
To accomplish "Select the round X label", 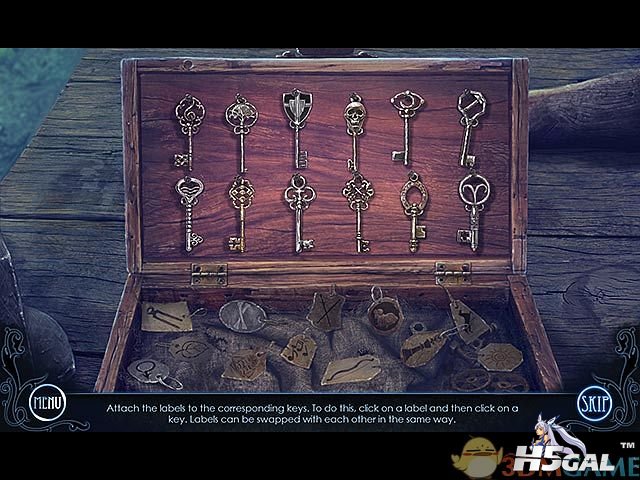I will (x=241, y=313).
